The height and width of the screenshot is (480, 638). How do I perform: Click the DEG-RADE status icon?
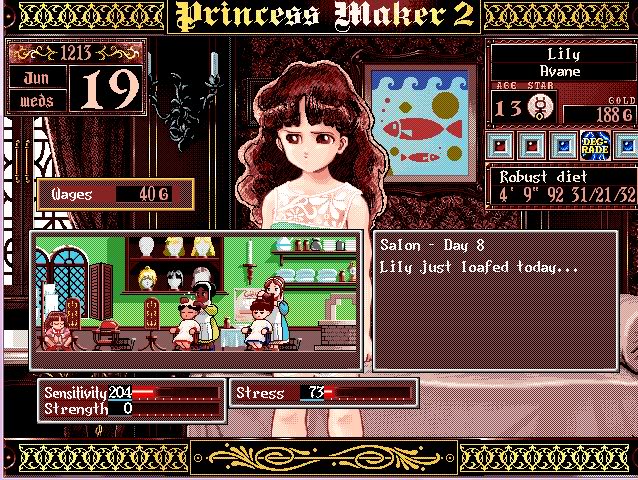(593, 146)
